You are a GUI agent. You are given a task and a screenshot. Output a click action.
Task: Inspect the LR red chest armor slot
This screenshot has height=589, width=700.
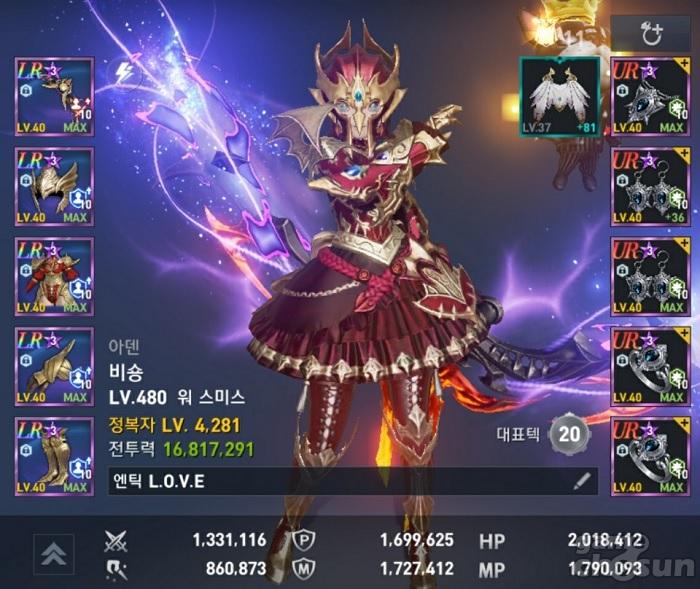54,276
